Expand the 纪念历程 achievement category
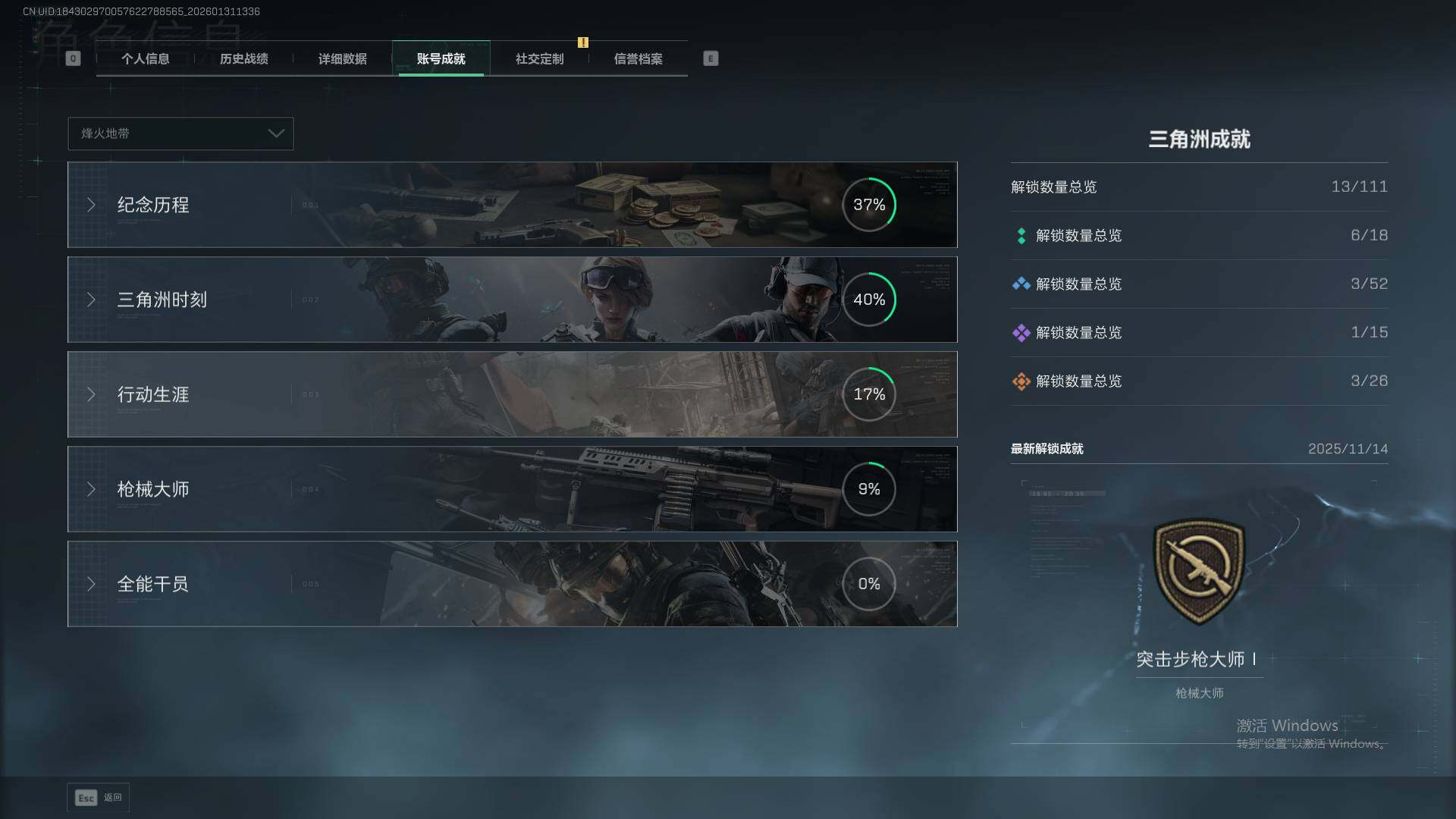1456x819 pixels. 512,205
